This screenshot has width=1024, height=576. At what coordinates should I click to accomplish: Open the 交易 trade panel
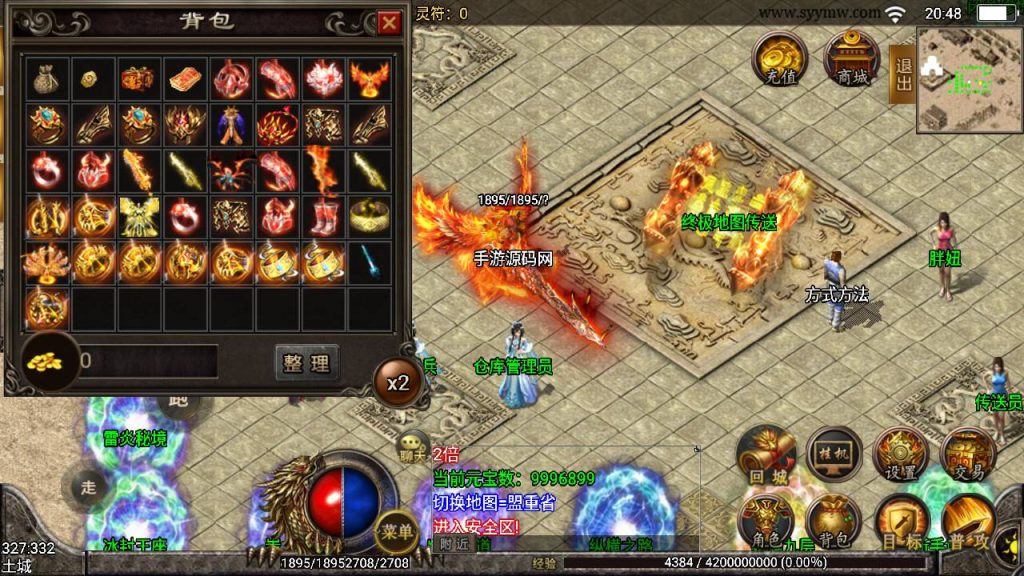pos(968,457)
